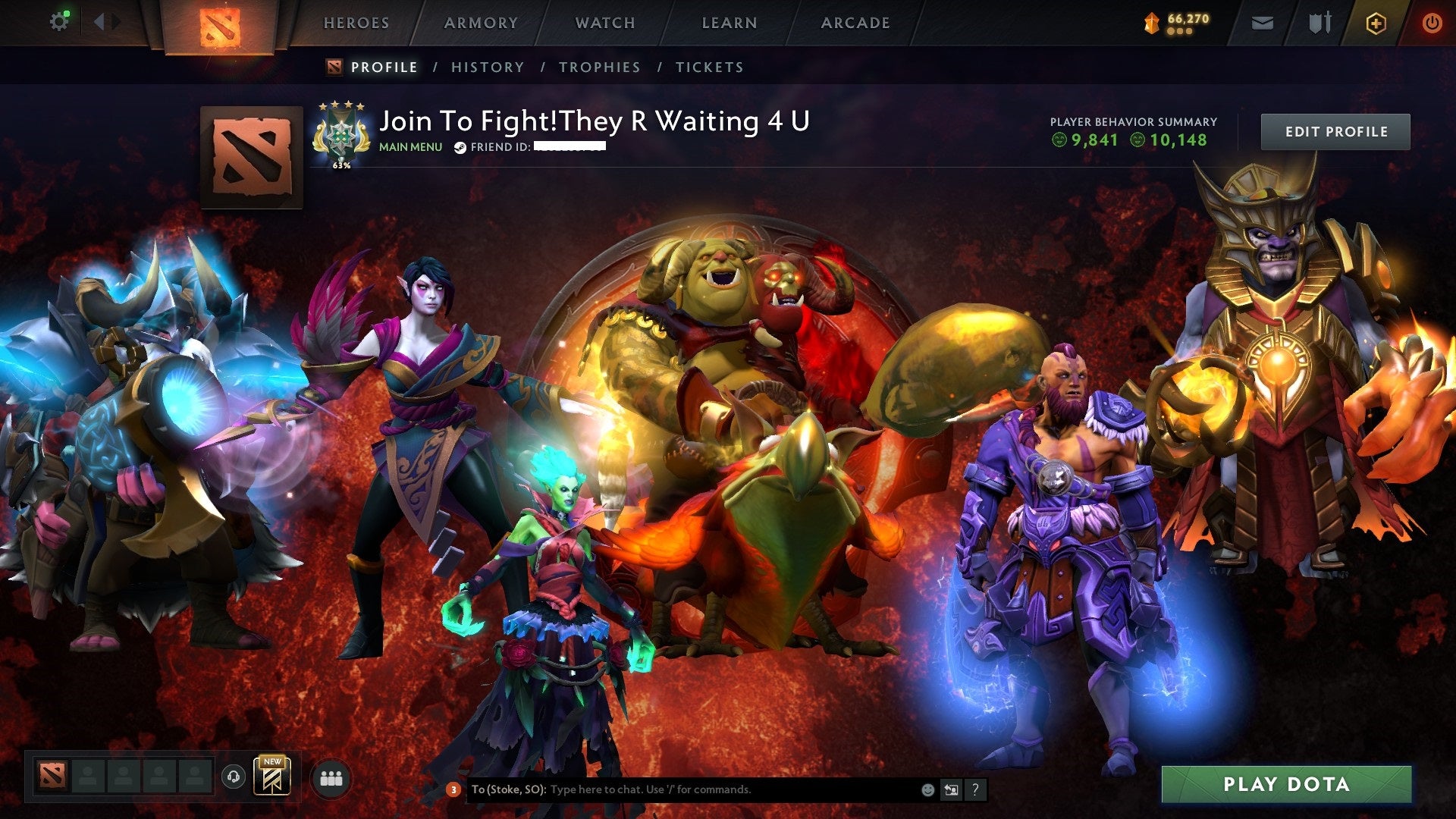Image resolution: width=1456 pixels, height=819 pixels.
Task: Expand the chat notifications badge showing 3
Action: click(453, 789)
